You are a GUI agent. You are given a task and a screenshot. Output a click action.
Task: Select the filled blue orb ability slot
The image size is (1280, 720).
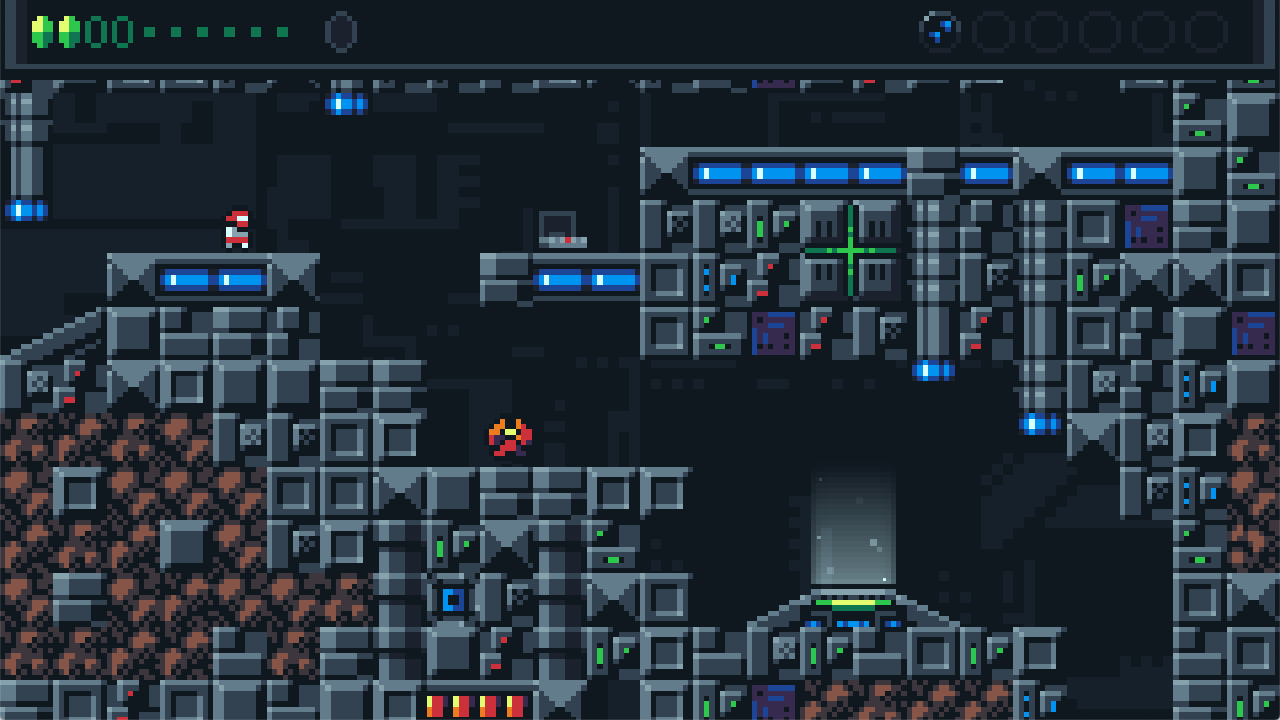tap(938, 33)
